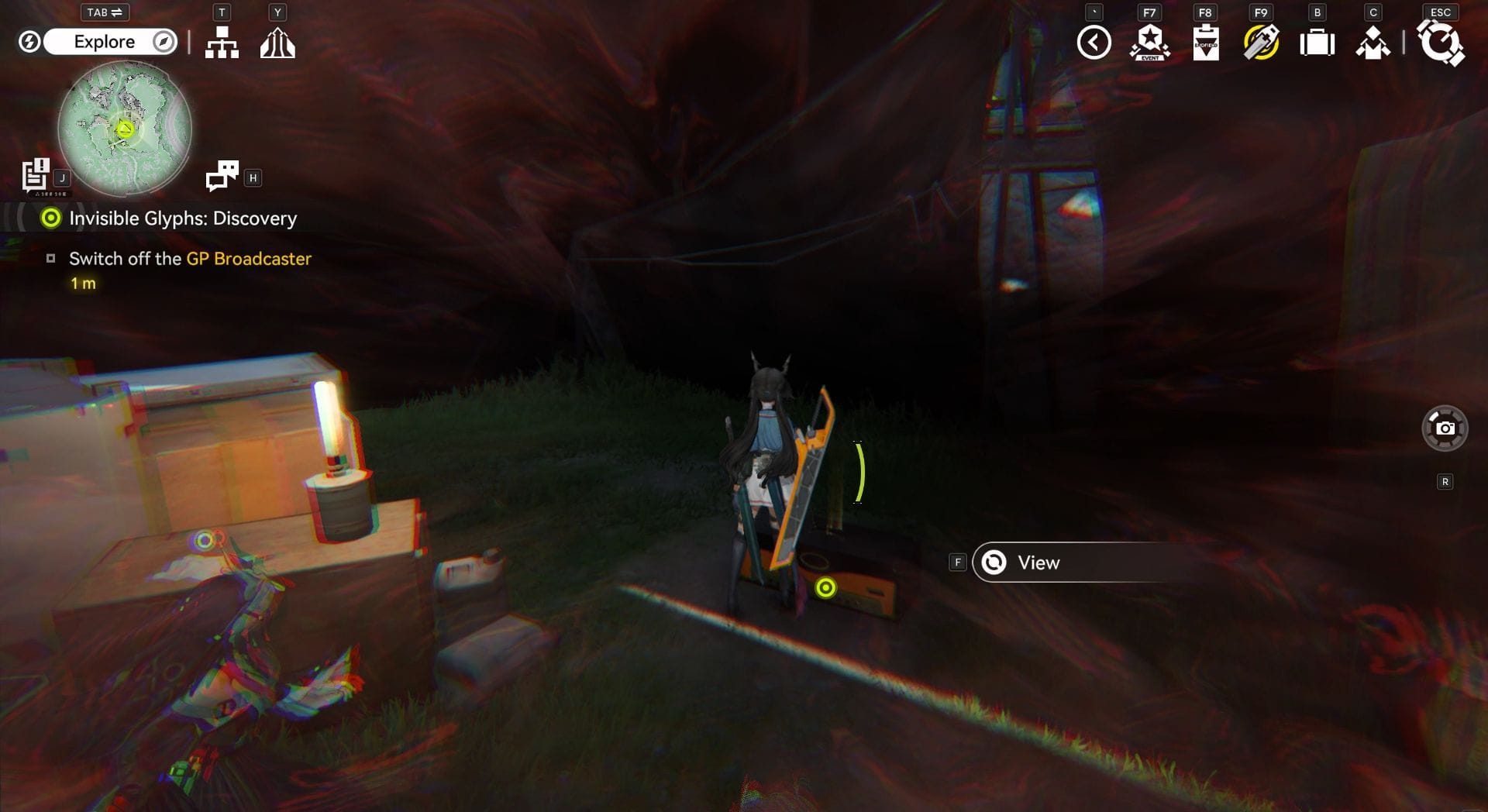
Task: Open the Event star icon
Action: coord(1149,43)
